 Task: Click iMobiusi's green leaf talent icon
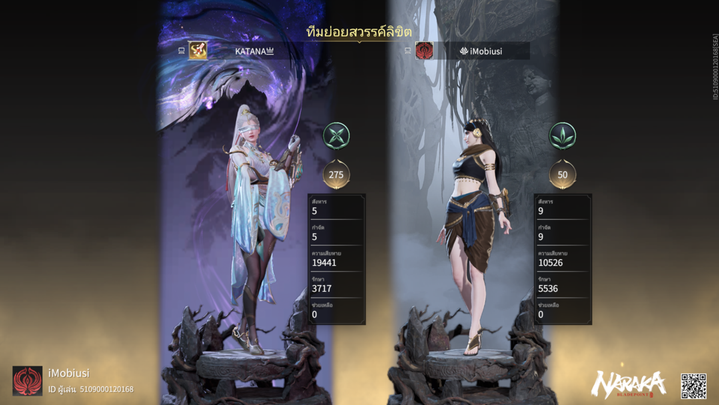click(562, 135)
